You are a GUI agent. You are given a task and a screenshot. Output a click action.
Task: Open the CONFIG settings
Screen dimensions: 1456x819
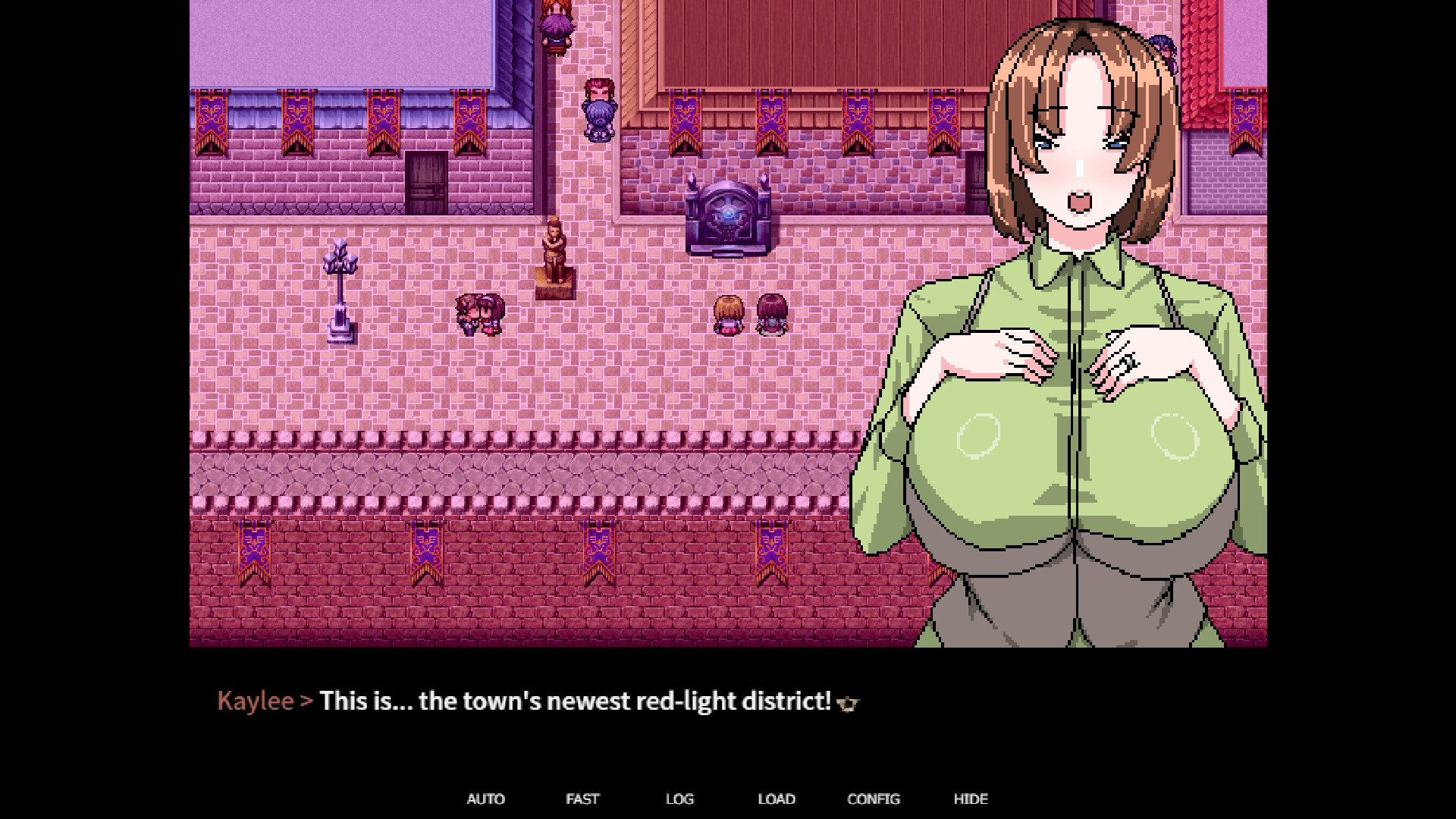click(873, 799)
